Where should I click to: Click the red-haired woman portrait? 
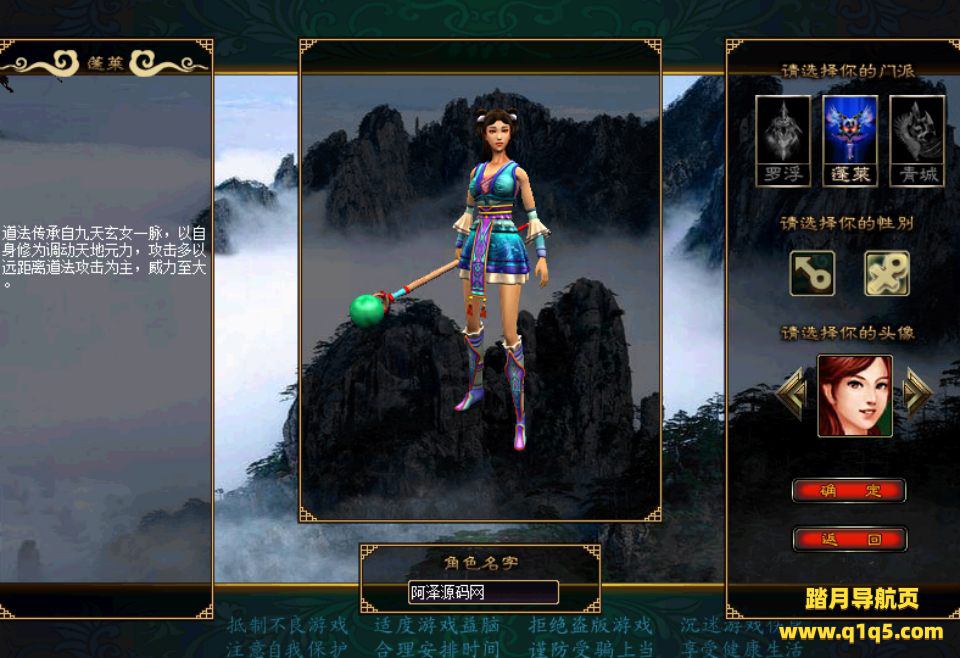(855, 395)
